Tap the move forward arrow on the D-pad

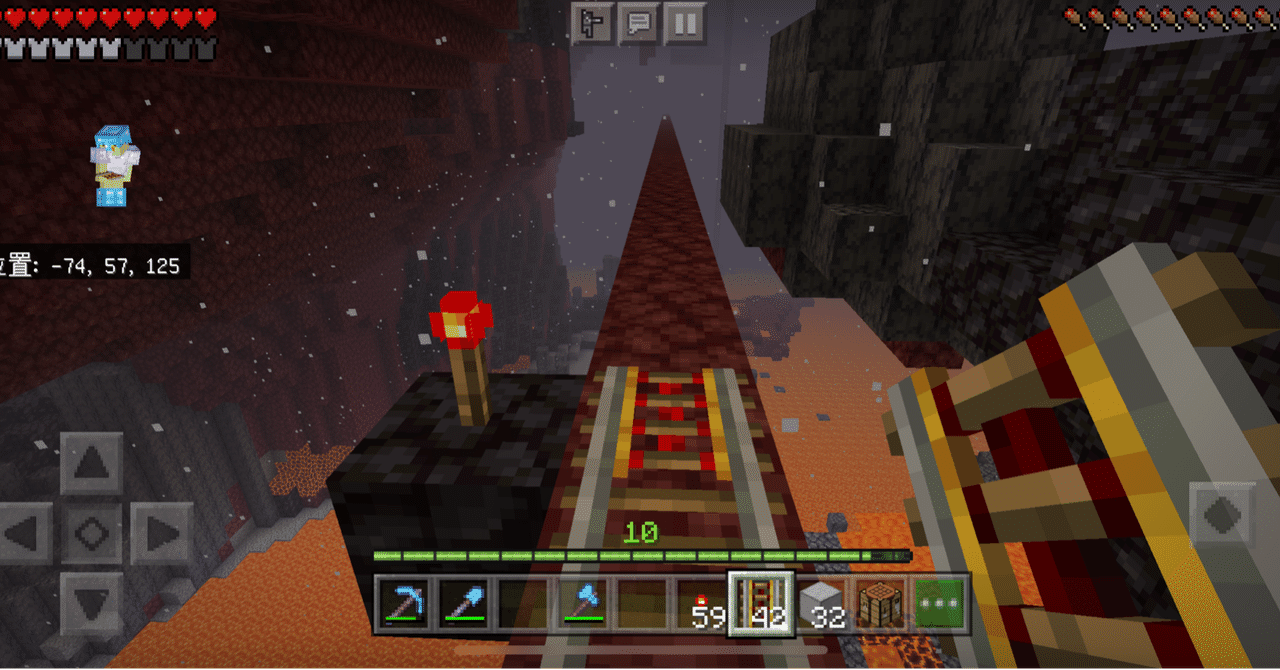pyautogui.click(x=92, y=463)
